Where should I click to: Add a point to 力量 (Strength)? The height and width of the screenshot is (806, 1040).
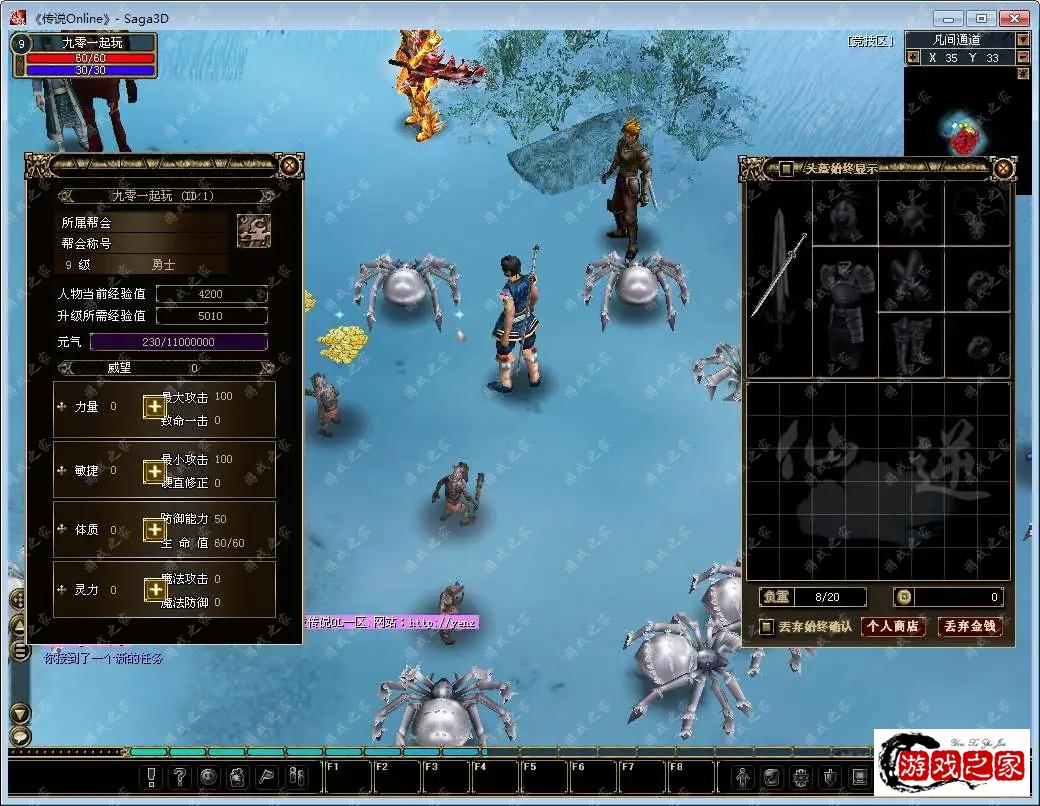click(154, 407)
